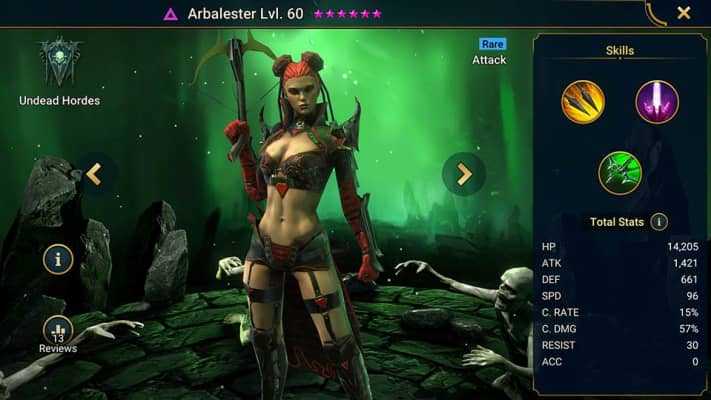This screenshot has height=400, width=711.
Task: Click the purple affinity triangle icon
Action: (x=170, y=14)
